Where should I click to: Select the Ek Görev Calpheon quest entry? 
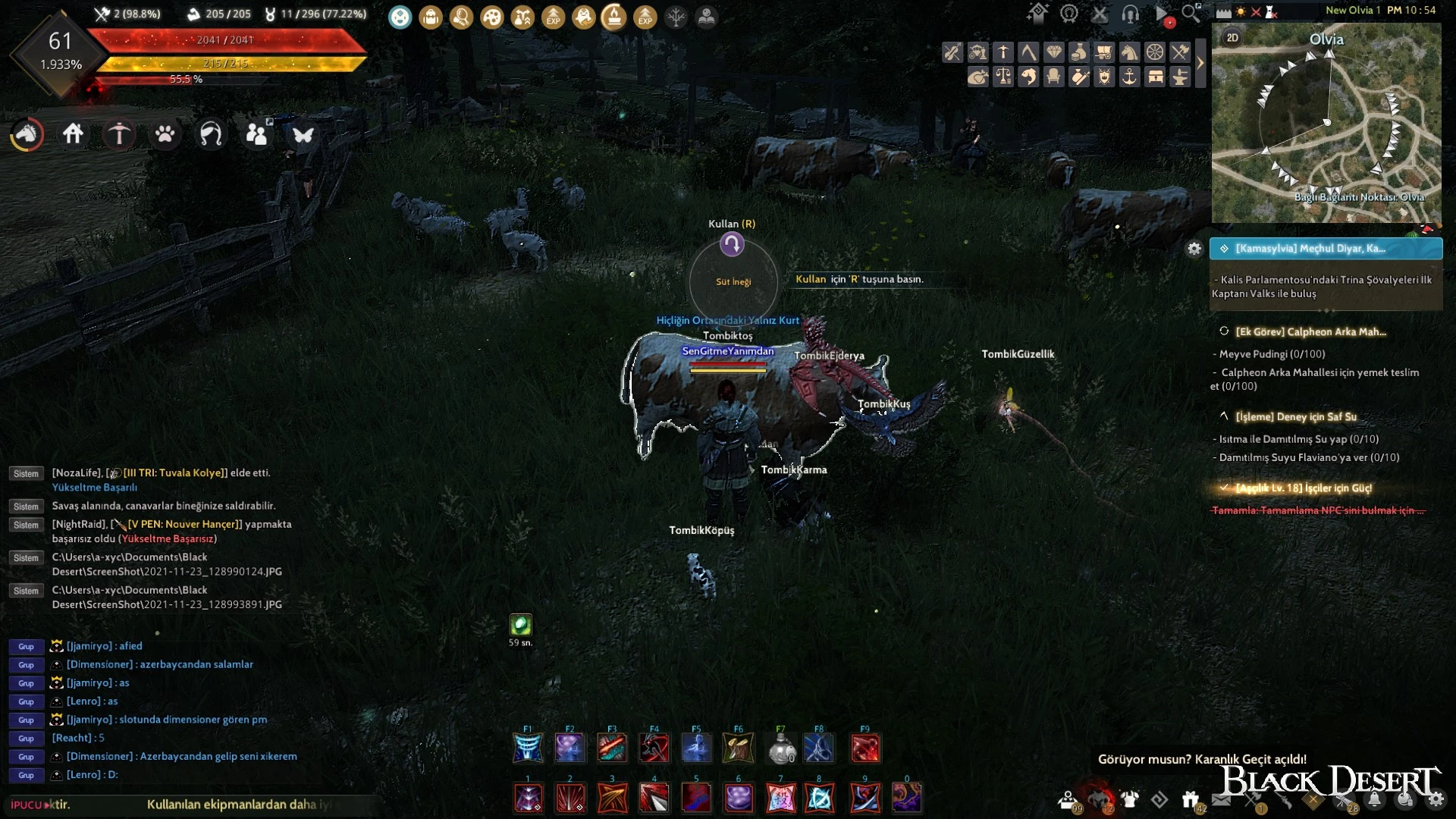click(x=1310, y=331)
